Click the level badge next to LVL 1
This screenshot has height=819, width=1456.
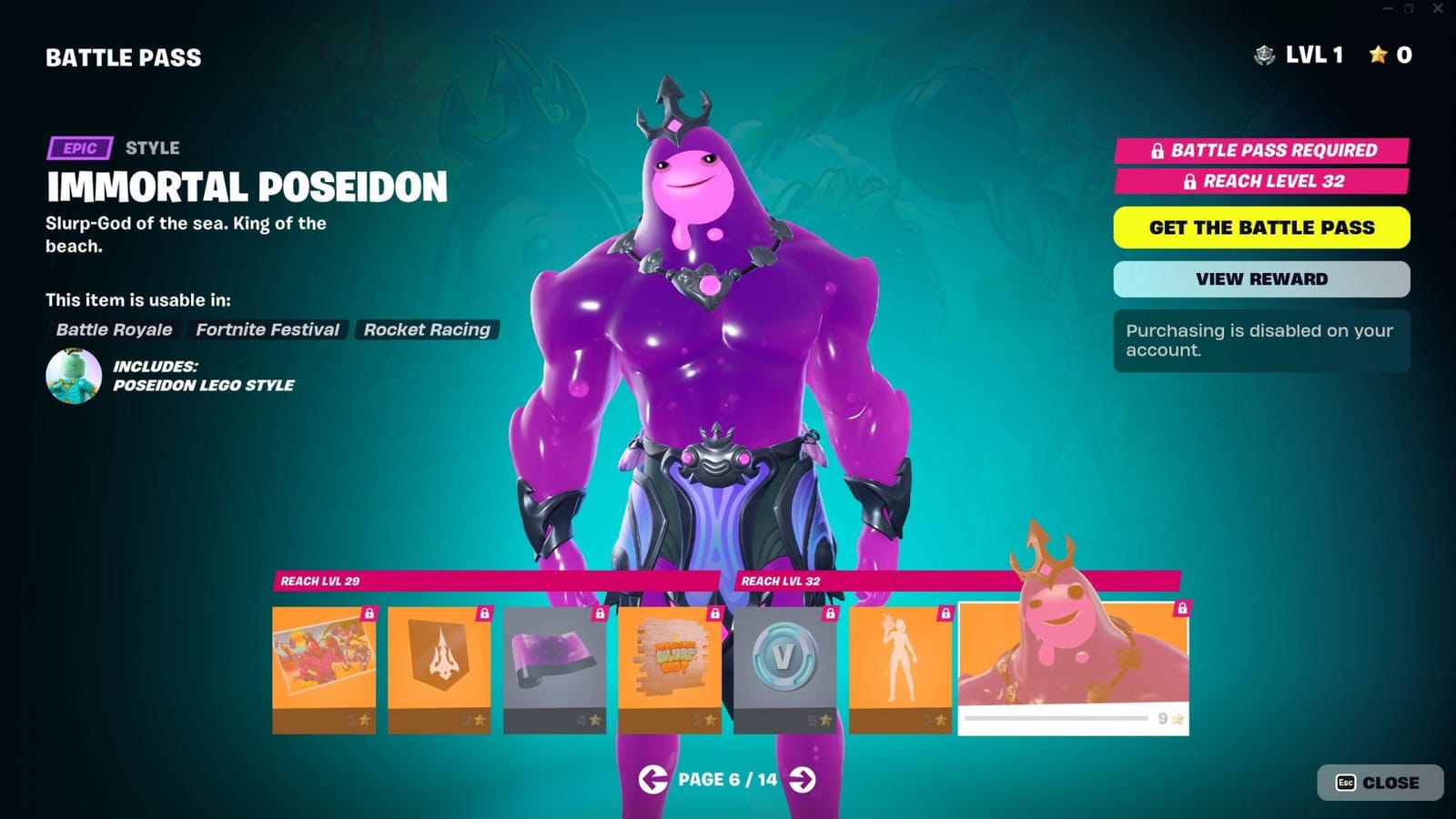tap(1264, 56)
